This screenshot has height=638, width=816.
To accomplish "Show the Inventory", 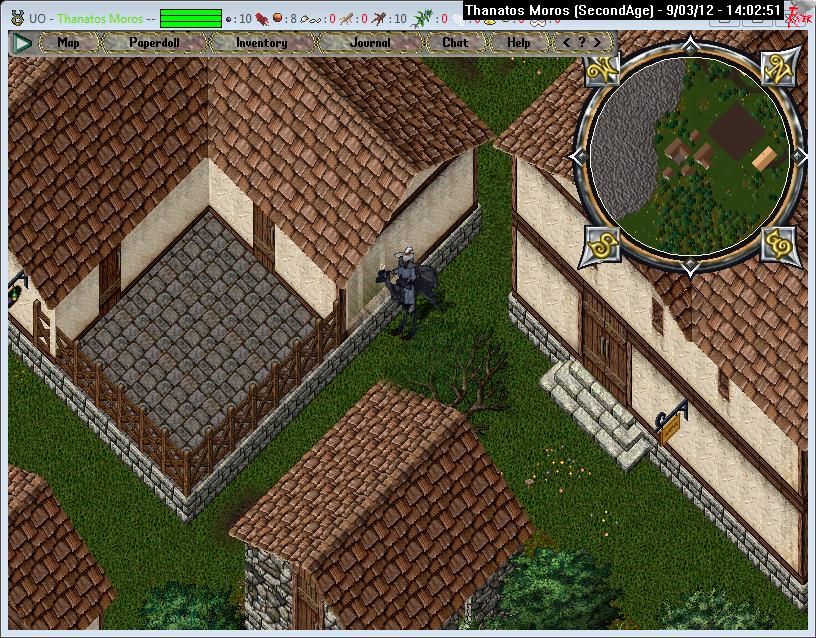I will pos(261,43).
